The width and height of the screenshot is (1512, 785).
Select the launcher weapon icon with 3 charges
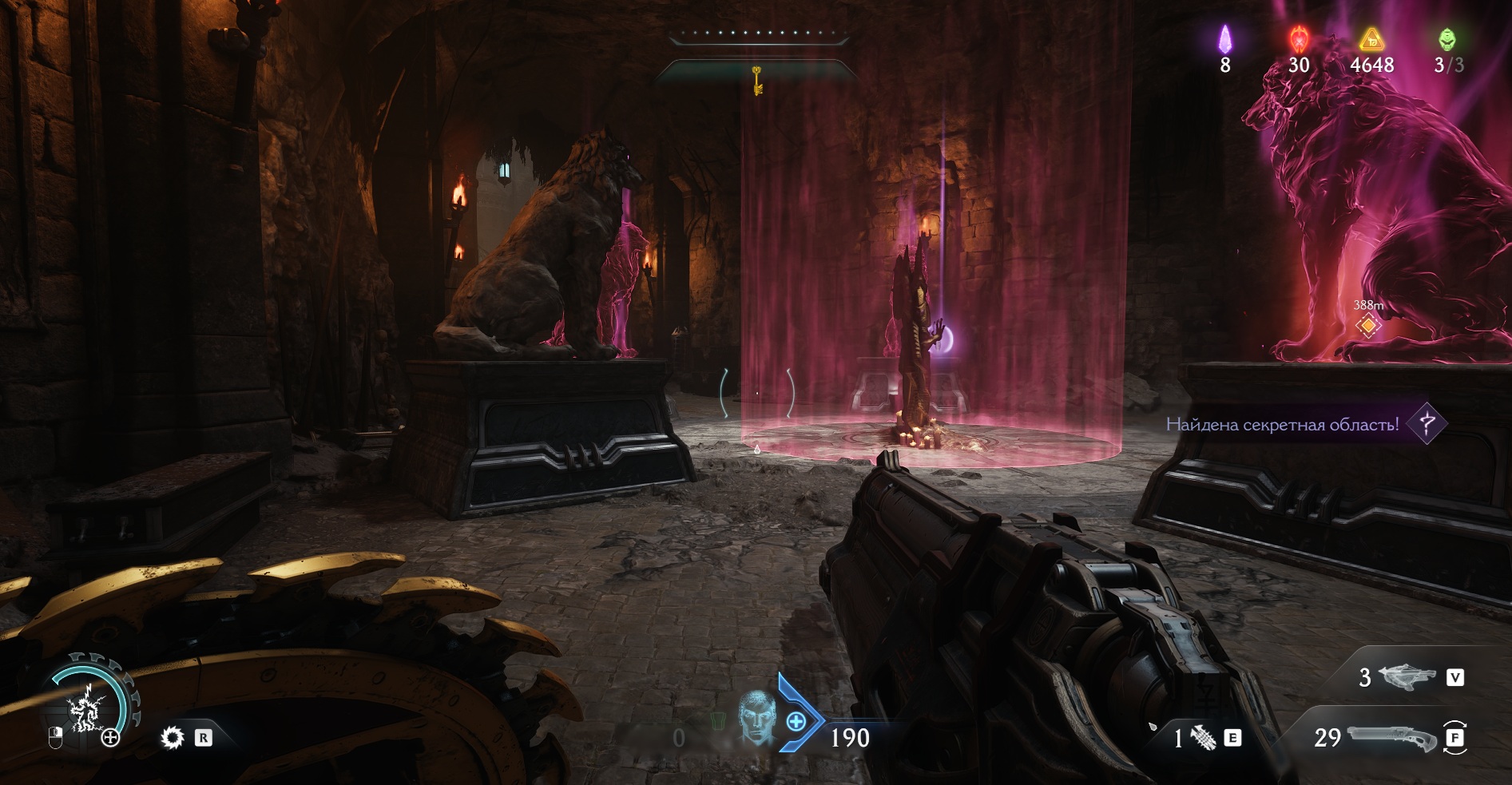[x=1407, y=677]
